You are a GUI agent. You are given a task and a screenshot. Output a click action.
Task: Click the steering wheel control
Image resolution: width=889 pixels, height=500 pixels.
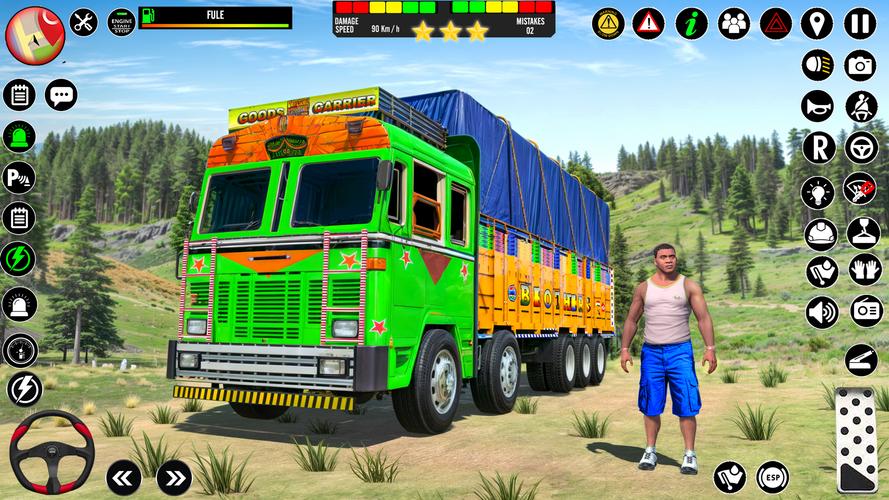(x=51, y=452)
